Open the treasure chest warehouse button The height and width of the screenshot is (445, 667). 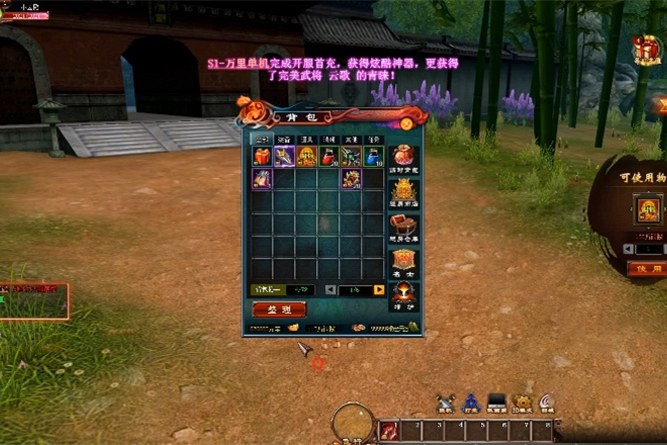[403, 225]
